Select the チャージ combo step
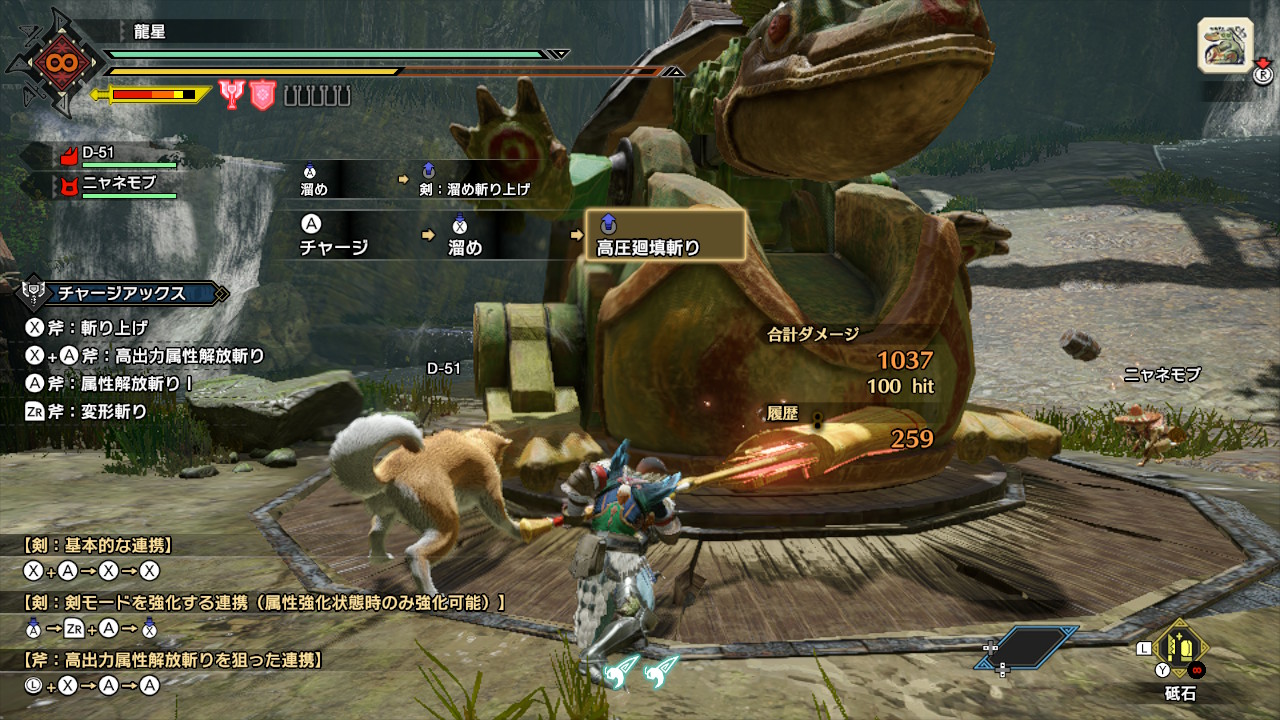Image resolution: width=1280 pixels, height=720 pixels. tap(334, 237)
